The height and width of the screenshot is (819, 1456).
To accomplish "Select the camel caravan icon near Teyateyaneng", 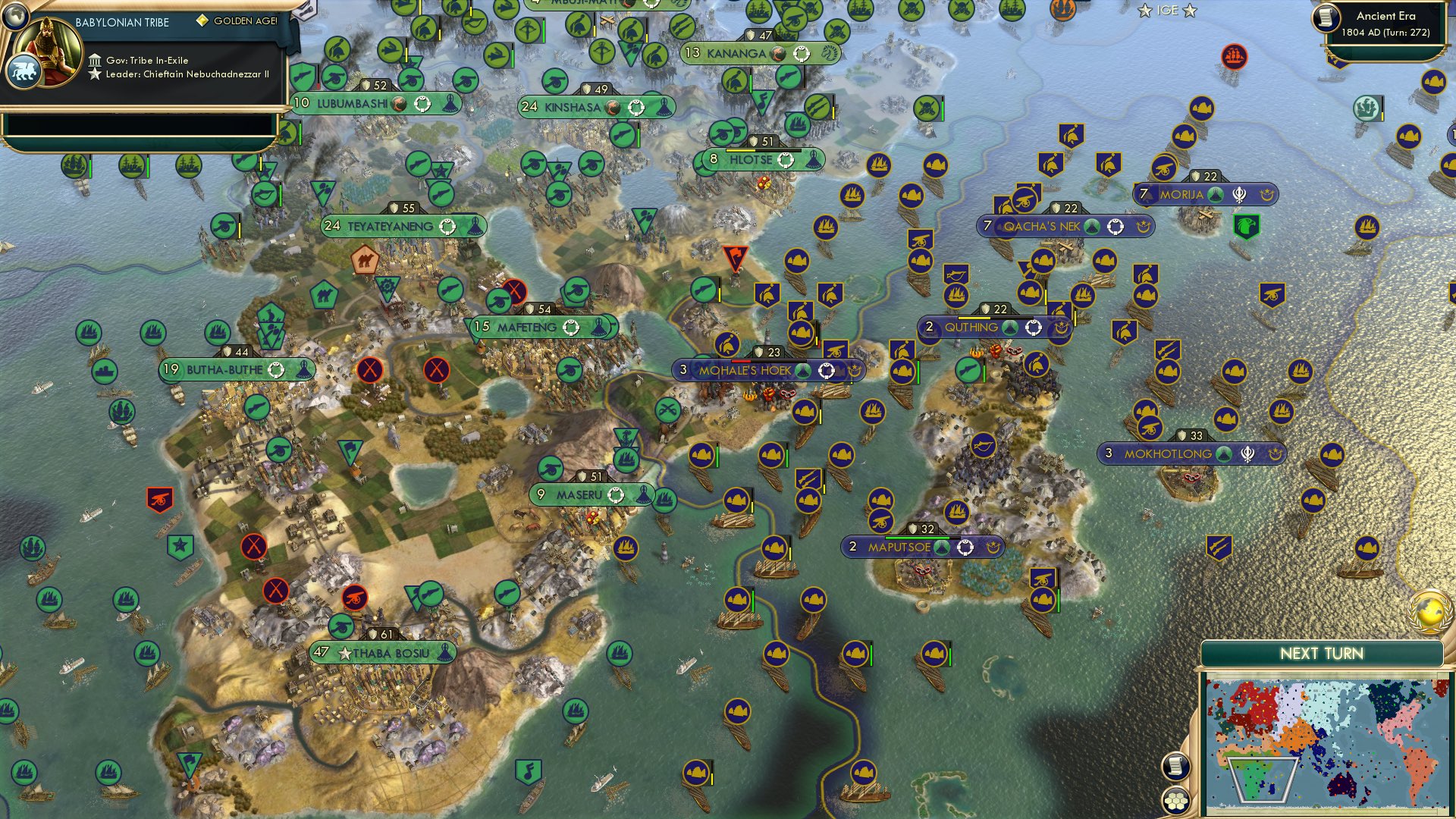I will point(363,258).
